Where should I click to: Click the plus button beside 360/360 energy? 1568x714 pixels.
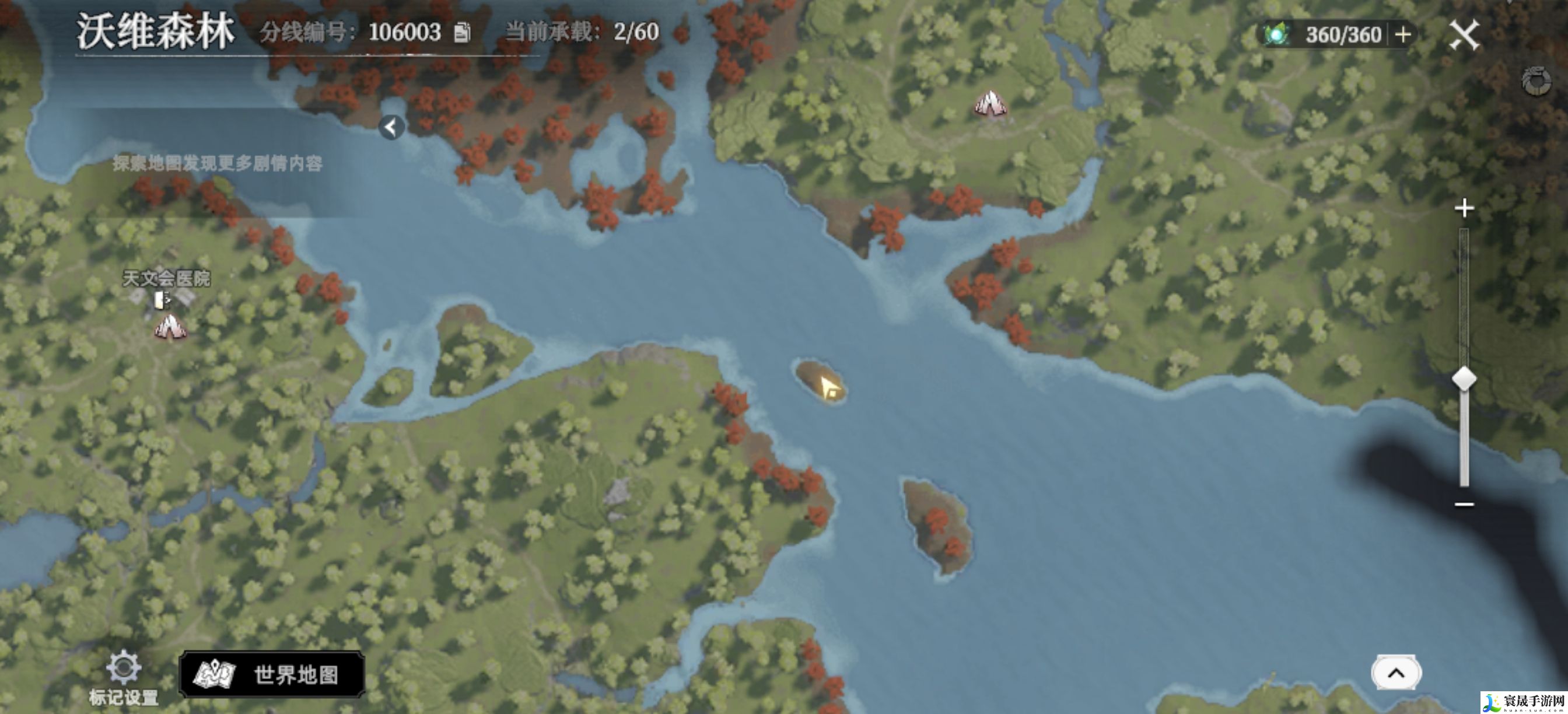coord(1402,34)
